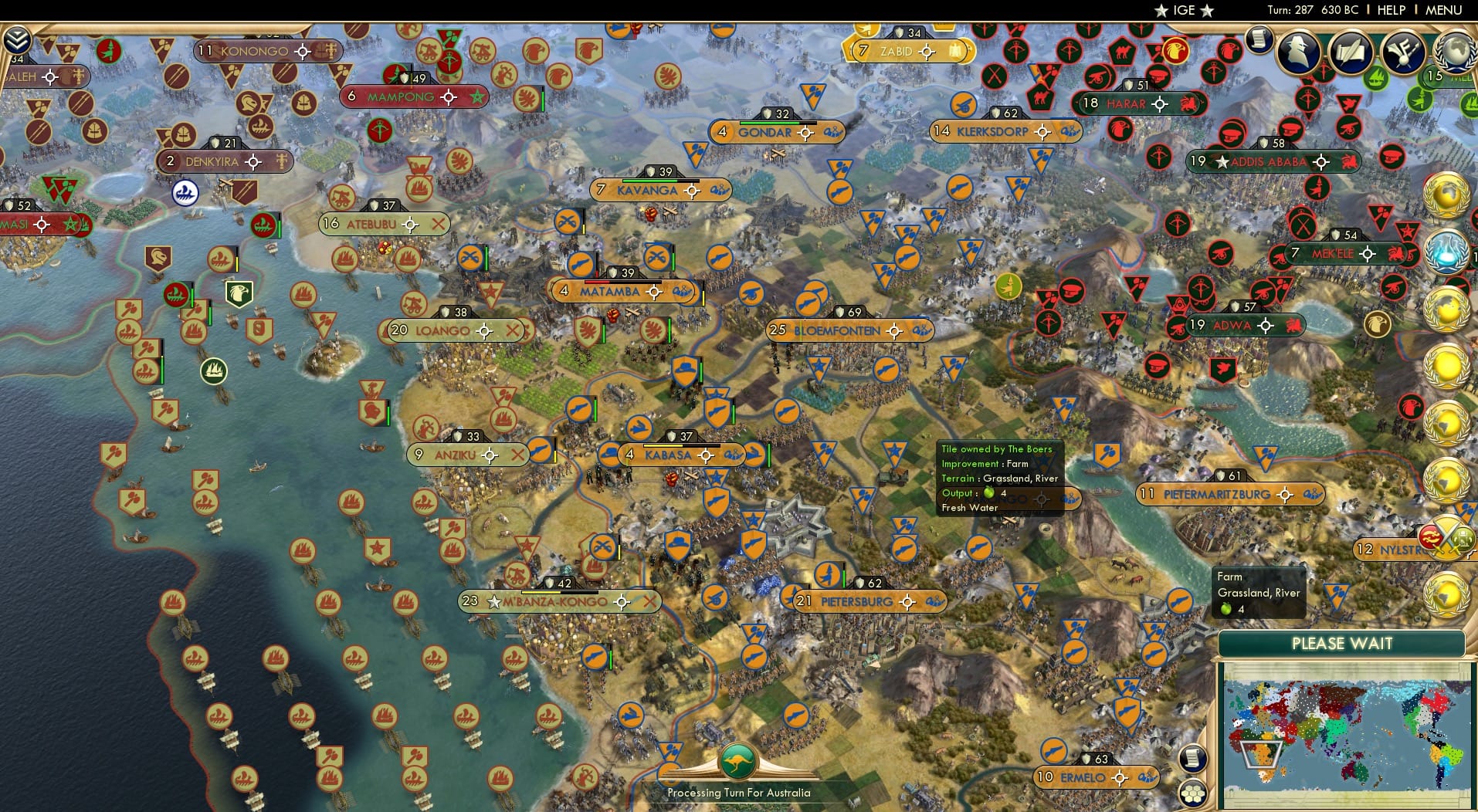1478x812 pixels.
Task: Open the HELP item in top bar
Action: [1390, 10]
